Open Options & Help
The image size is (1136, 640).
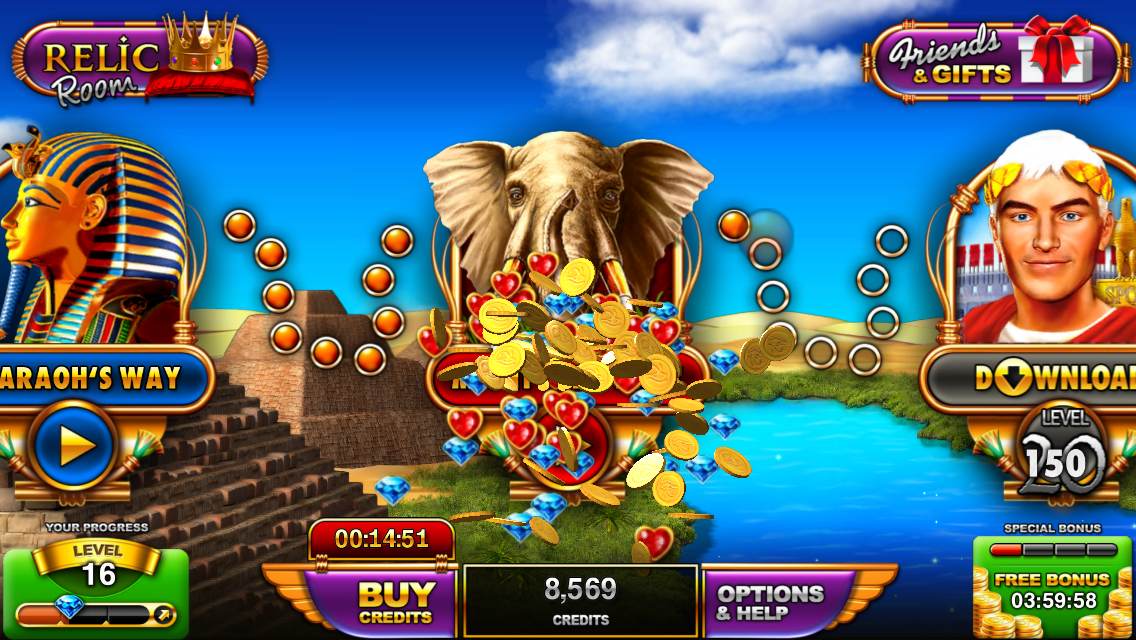(770, 601)
